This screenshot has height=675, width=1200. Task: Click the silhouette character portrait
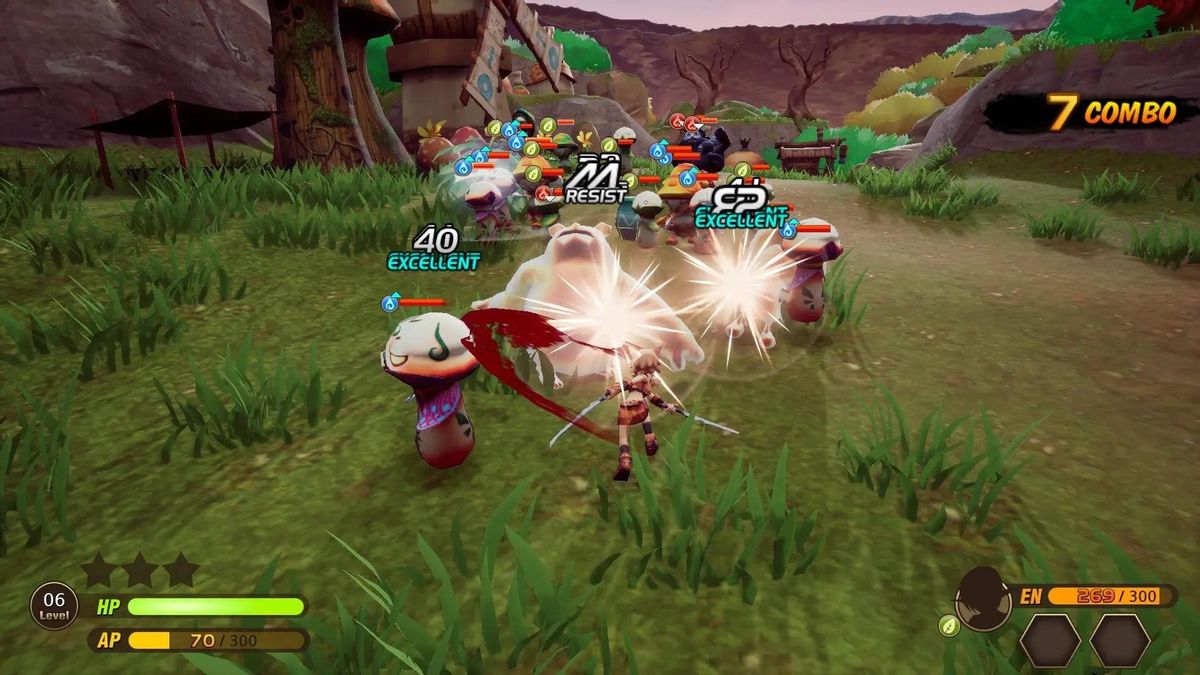coord(983,598)
